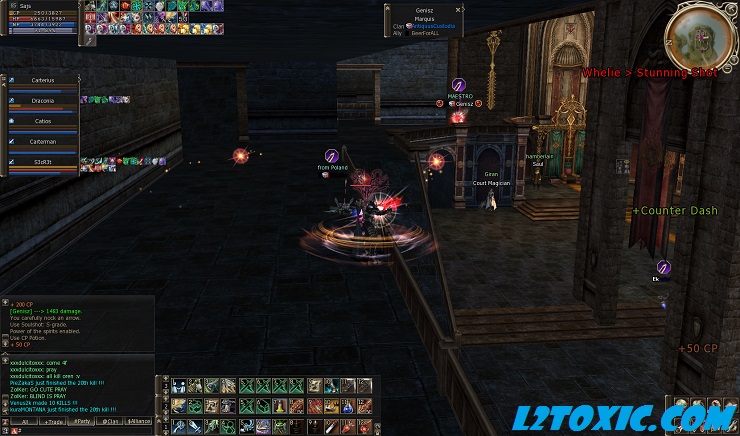Target party member Cabos
The height and width of the screenshot is (436, 740).
click(44, 121)
